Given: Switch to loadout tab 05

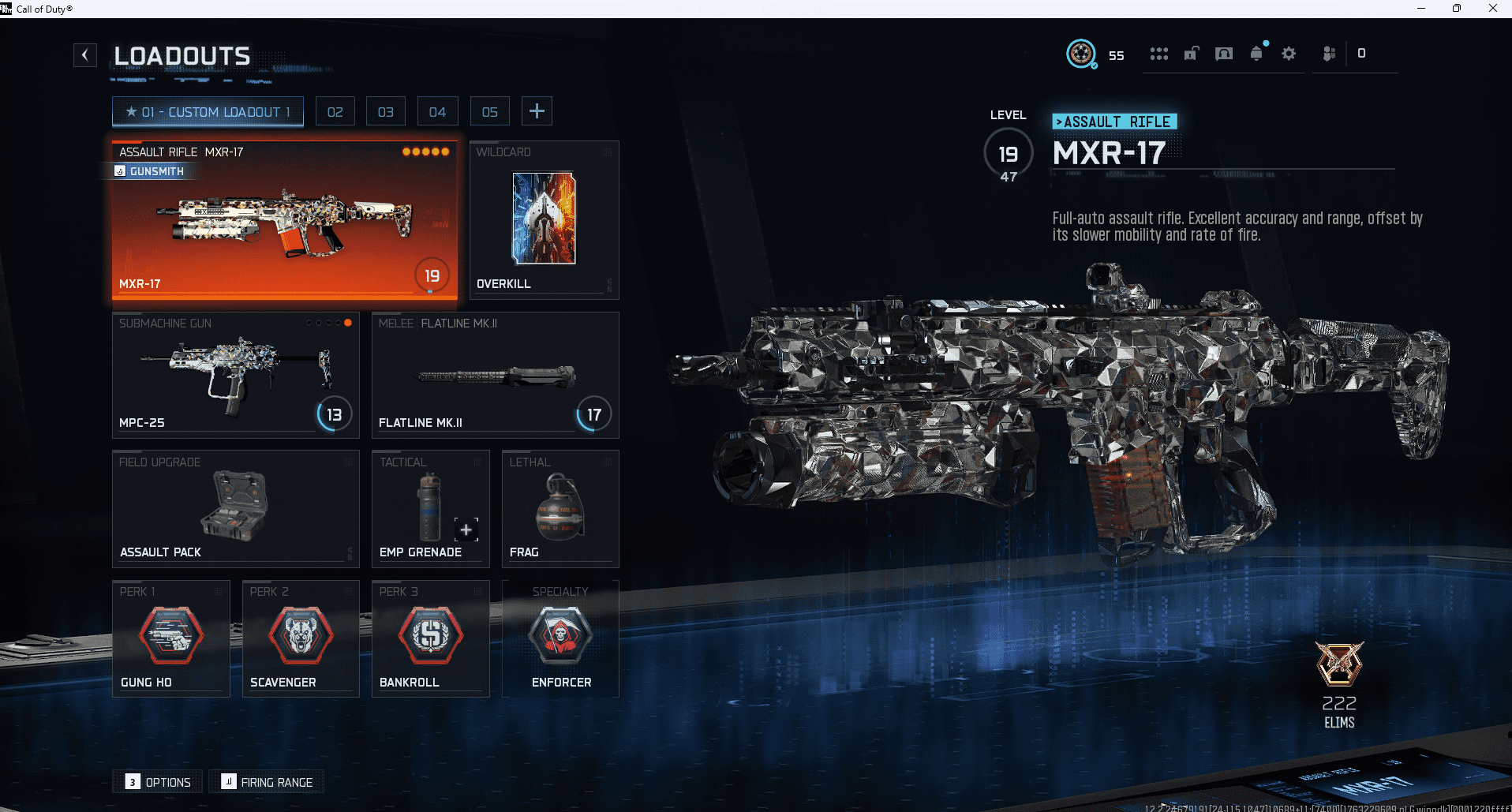Looking at the screenshot, I should coord(489,110).
